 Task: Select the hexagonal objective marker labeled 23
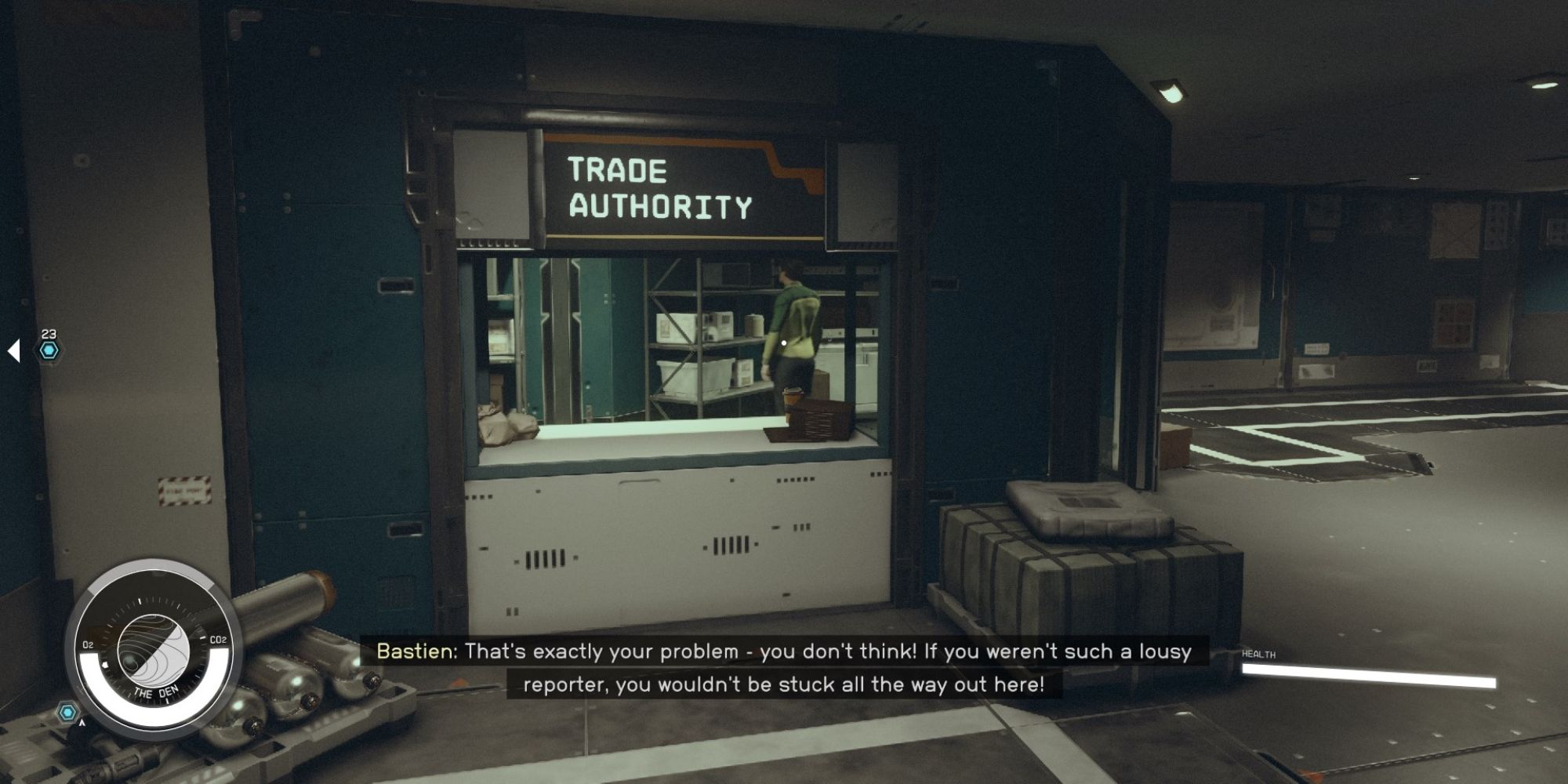coord(49,350)
